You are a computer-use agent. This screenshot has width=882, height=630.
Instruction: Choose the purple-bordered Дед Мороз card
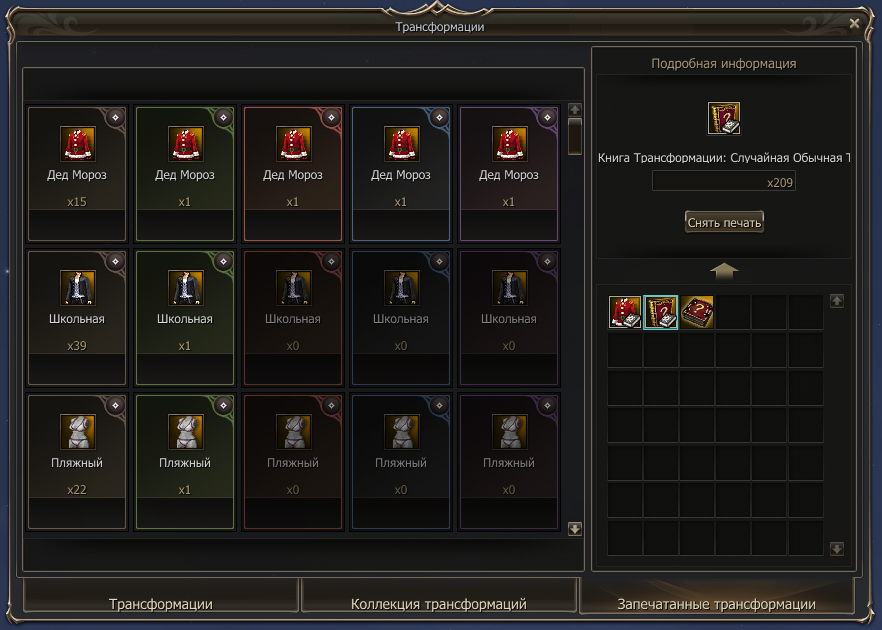[x=509, y=173]
